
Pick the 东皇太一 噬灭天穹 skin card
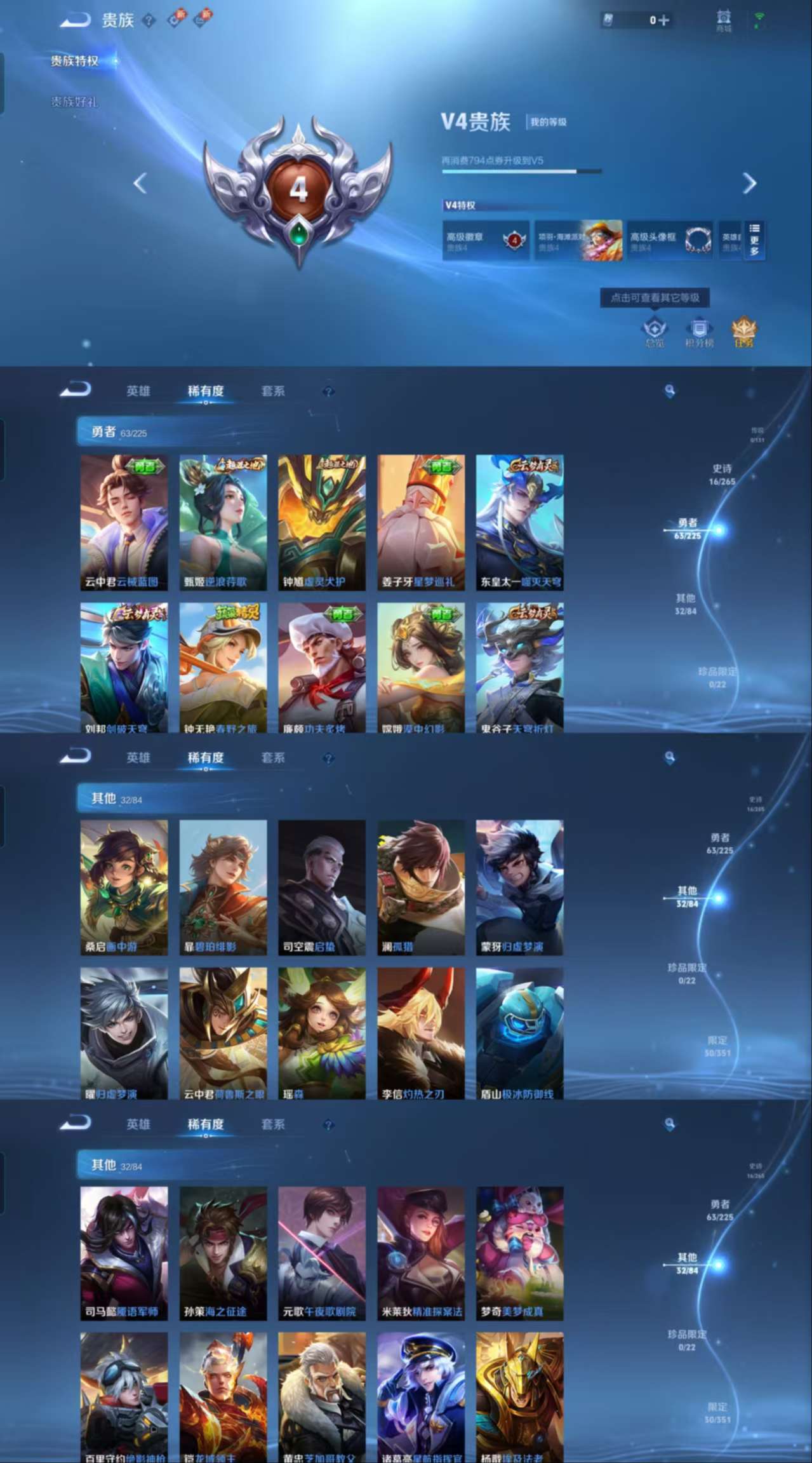coord(520,522)
